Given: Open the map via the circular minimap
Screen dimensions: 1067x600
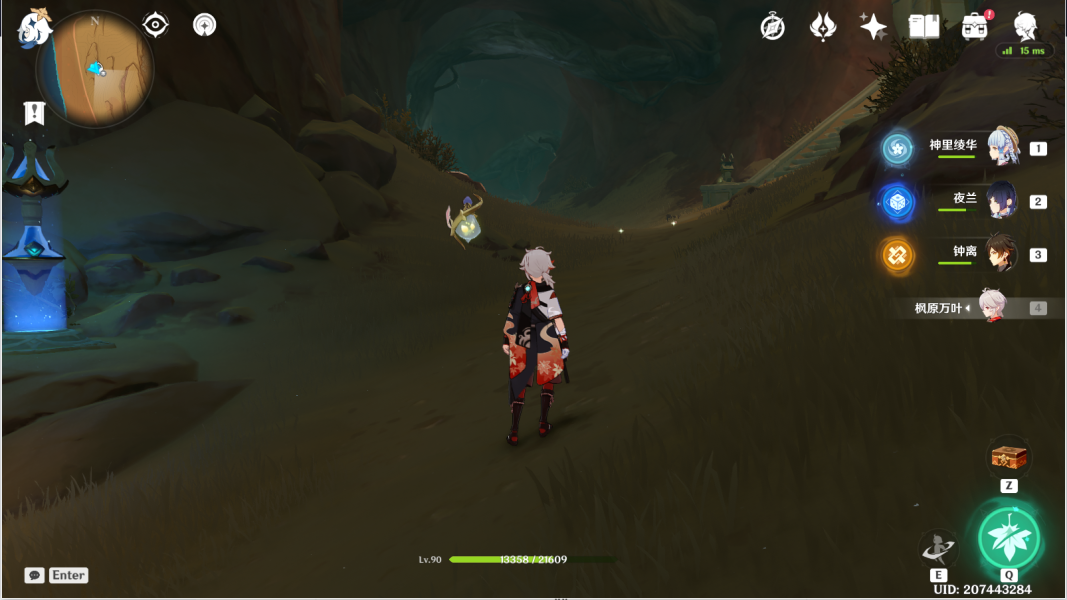Looking at the screenshot, I should click(x=95, y=70).
